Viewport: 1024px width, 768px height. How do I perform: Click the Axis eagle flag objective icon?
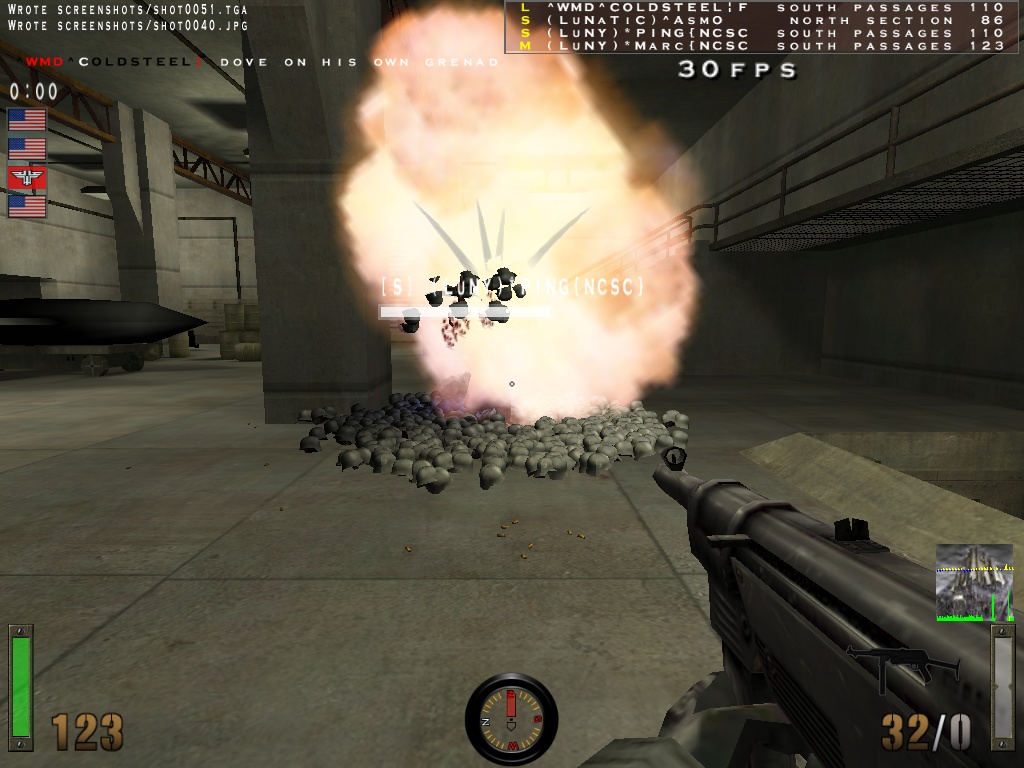(x=27, y=178)
